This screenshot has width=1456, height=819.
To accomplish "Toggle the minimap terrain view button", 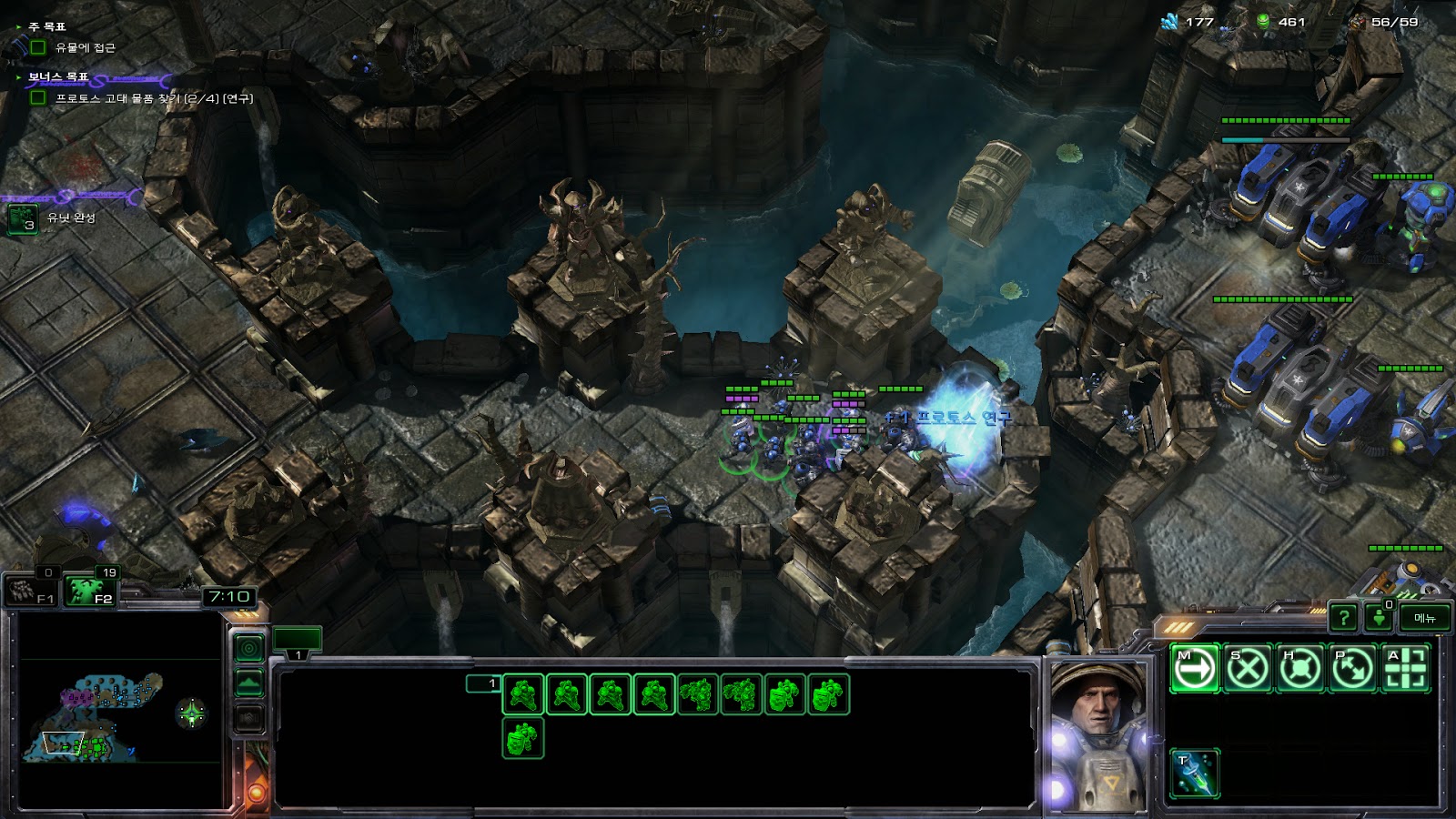I will (248, 682).
